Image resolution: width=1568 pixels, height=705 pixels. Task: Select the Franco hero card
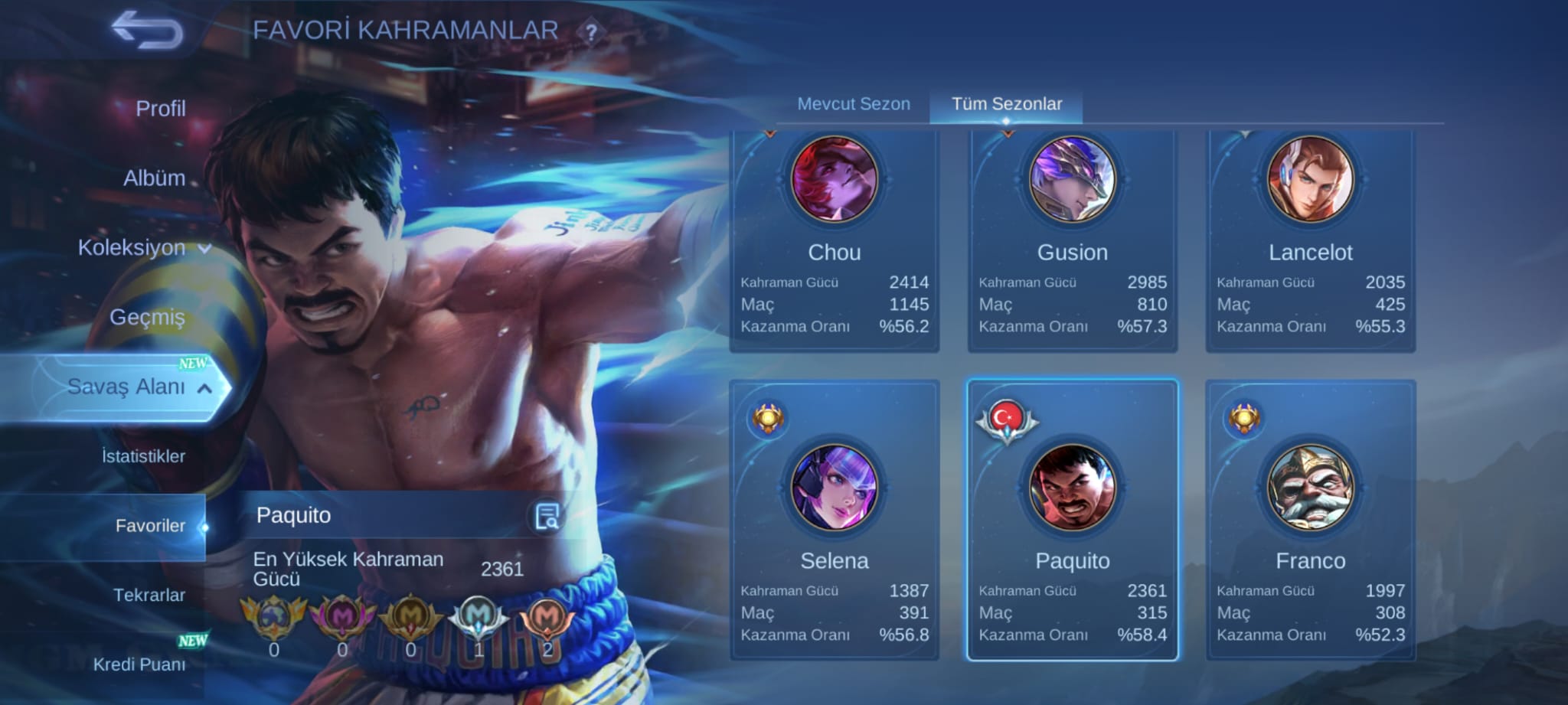pyautogui.click(x=1310, y=521)
